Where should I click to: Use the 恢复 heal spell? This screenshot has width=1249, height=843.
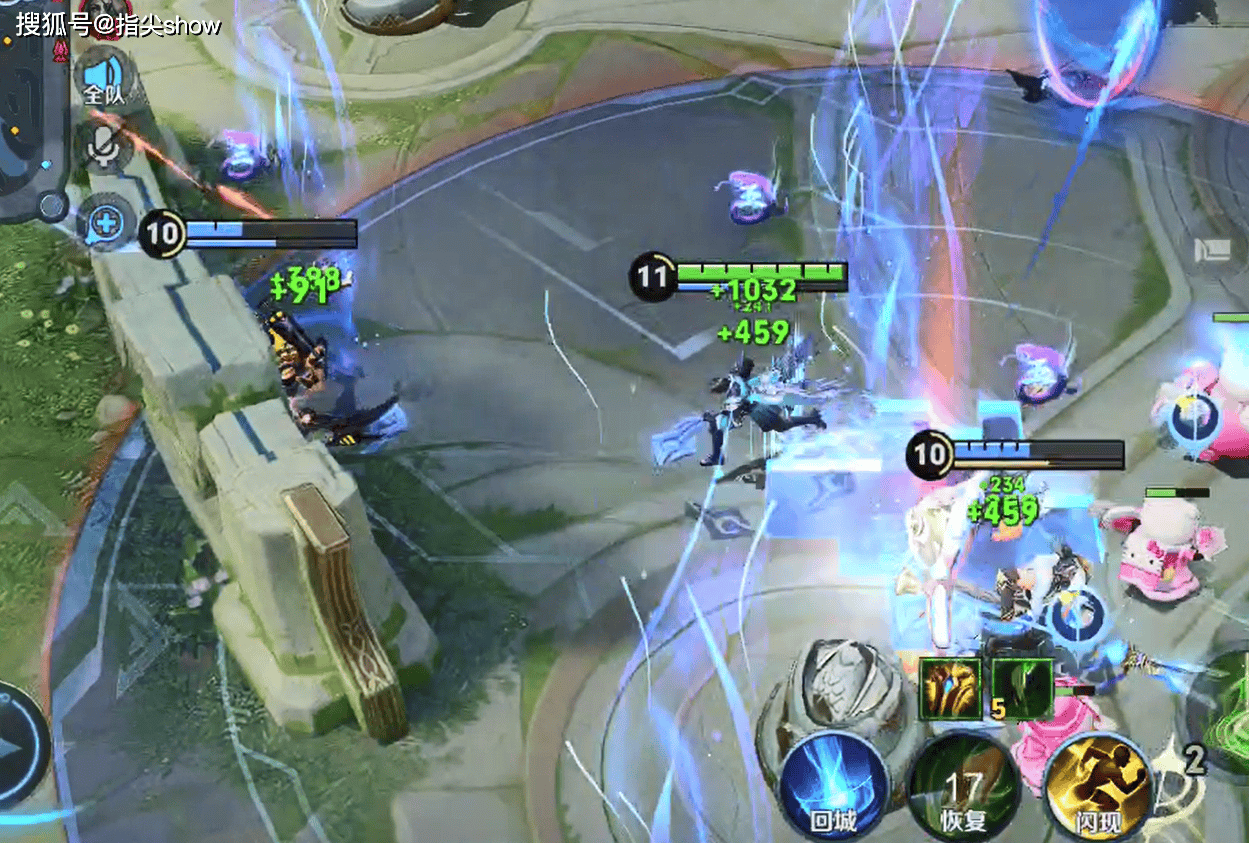(964, 791)
